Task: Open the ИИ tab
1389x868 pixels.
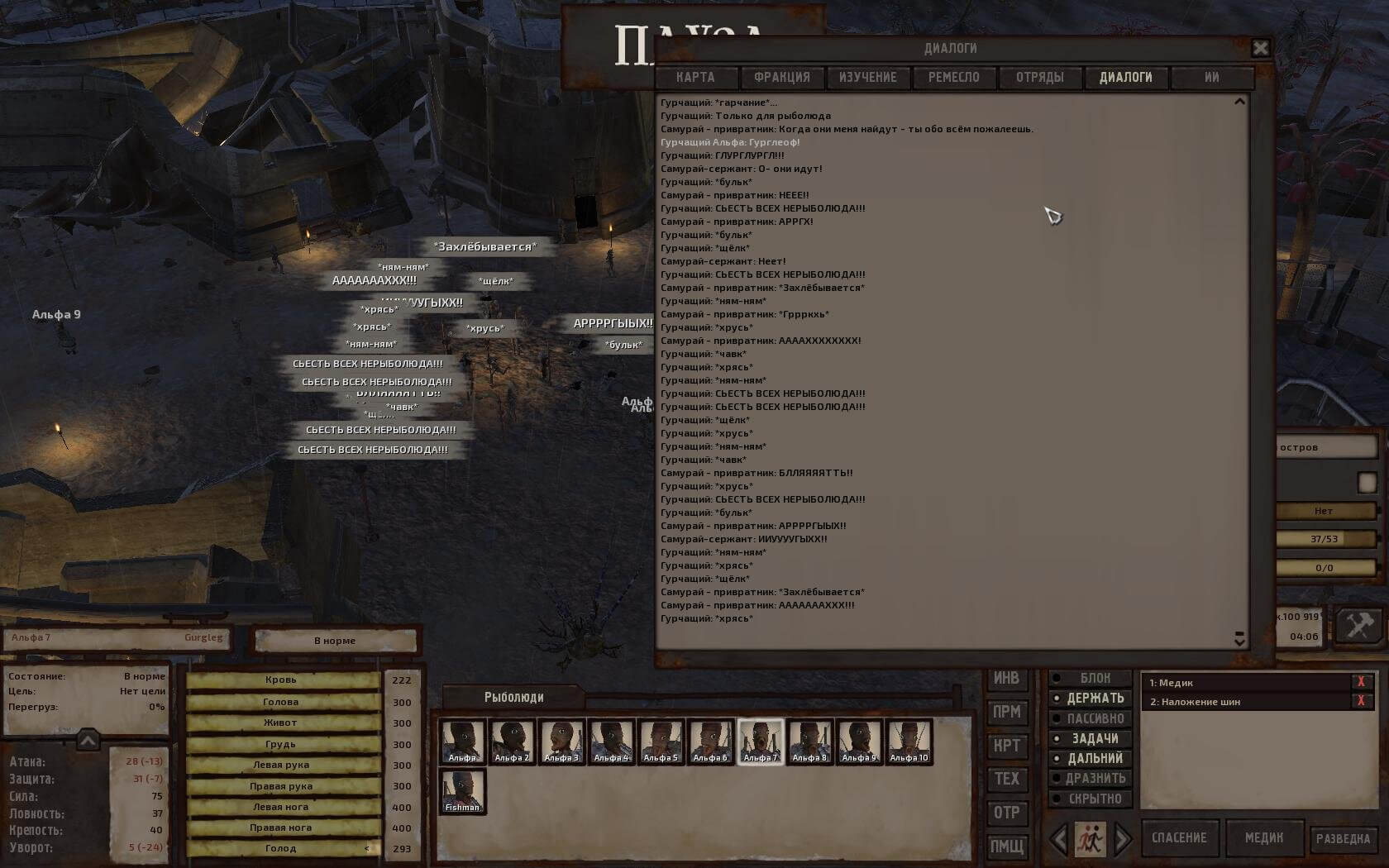Action: (x=1211, y=78)
